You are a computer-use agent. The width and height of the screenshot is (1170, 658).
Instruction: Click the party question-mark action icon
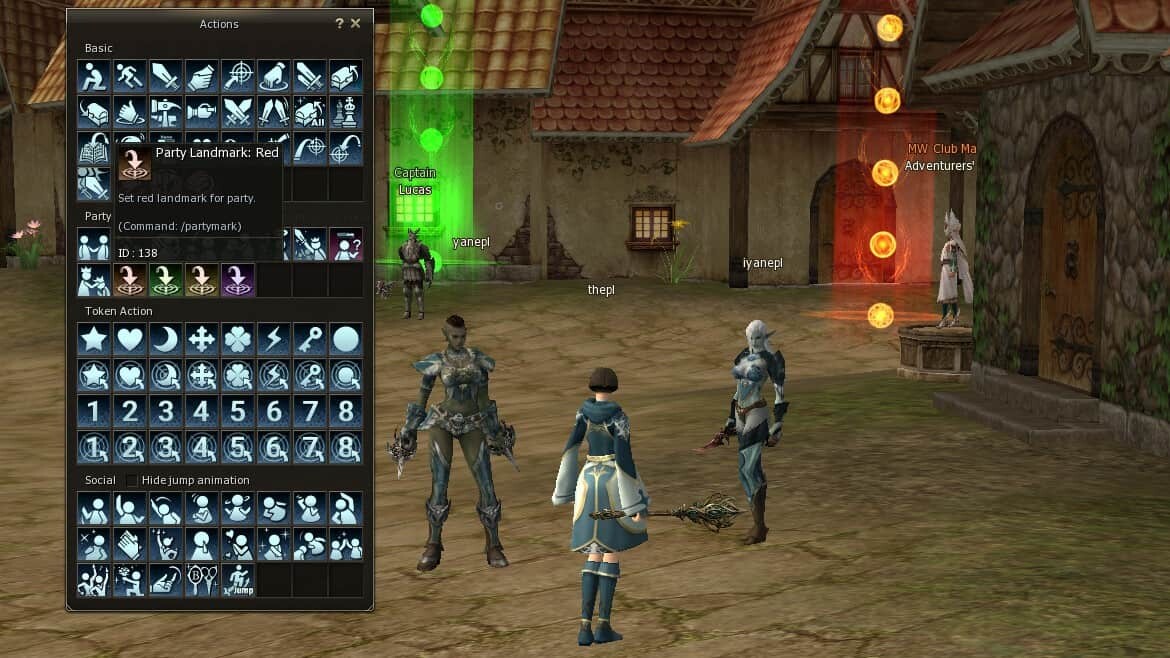click(x=346, y=244)
